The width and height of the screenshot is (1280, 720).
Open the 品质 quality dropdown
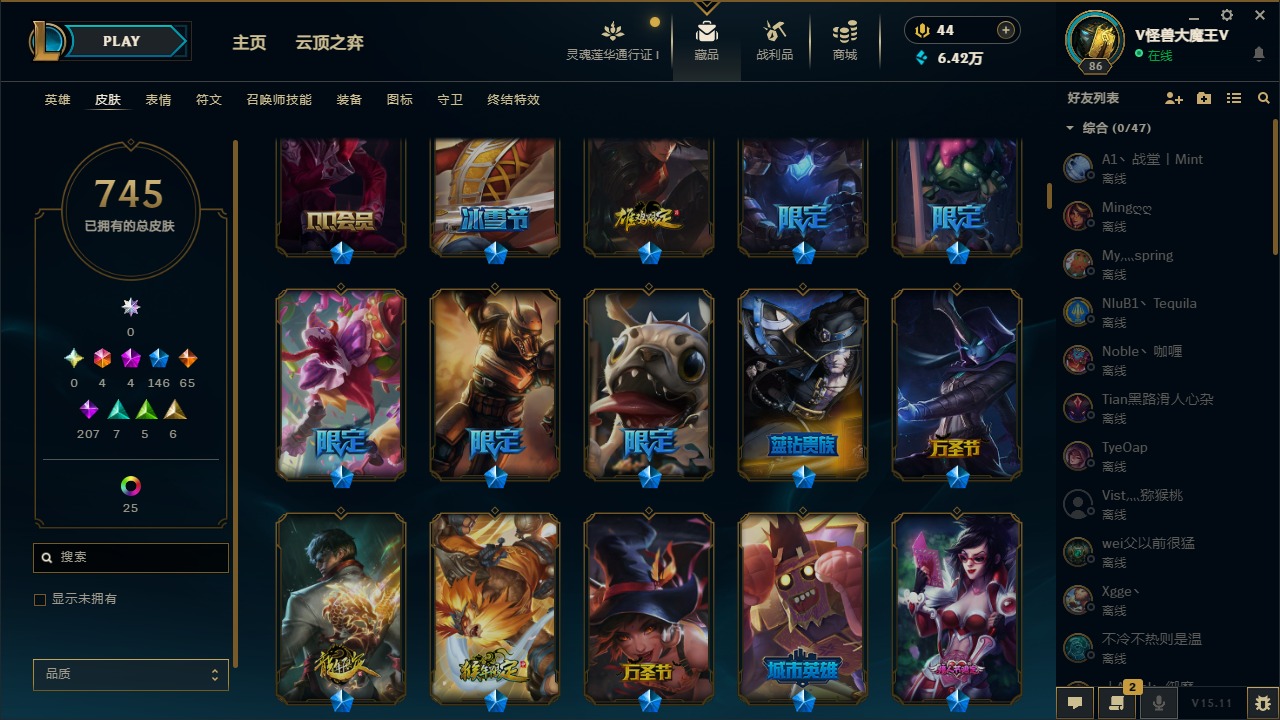[x=130, y=674]
